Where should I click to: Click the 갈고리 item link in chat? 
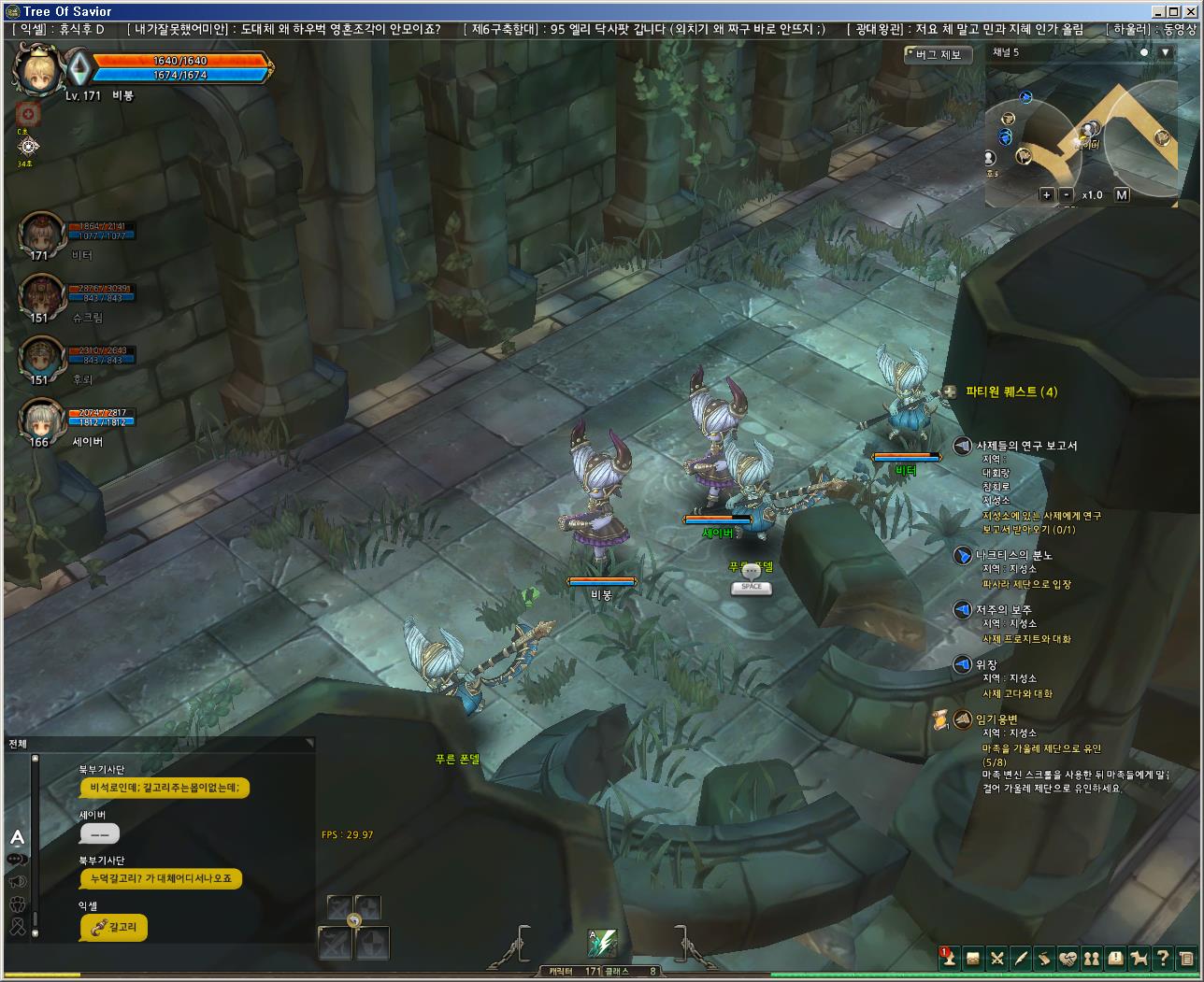click(114, 928)
